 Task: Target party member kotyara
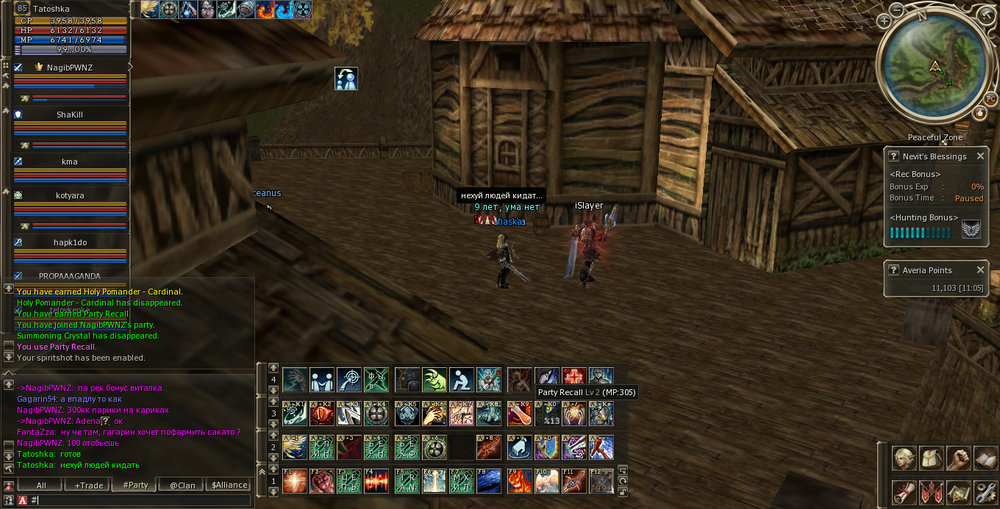pyautogui.click(x=70, y=195)
